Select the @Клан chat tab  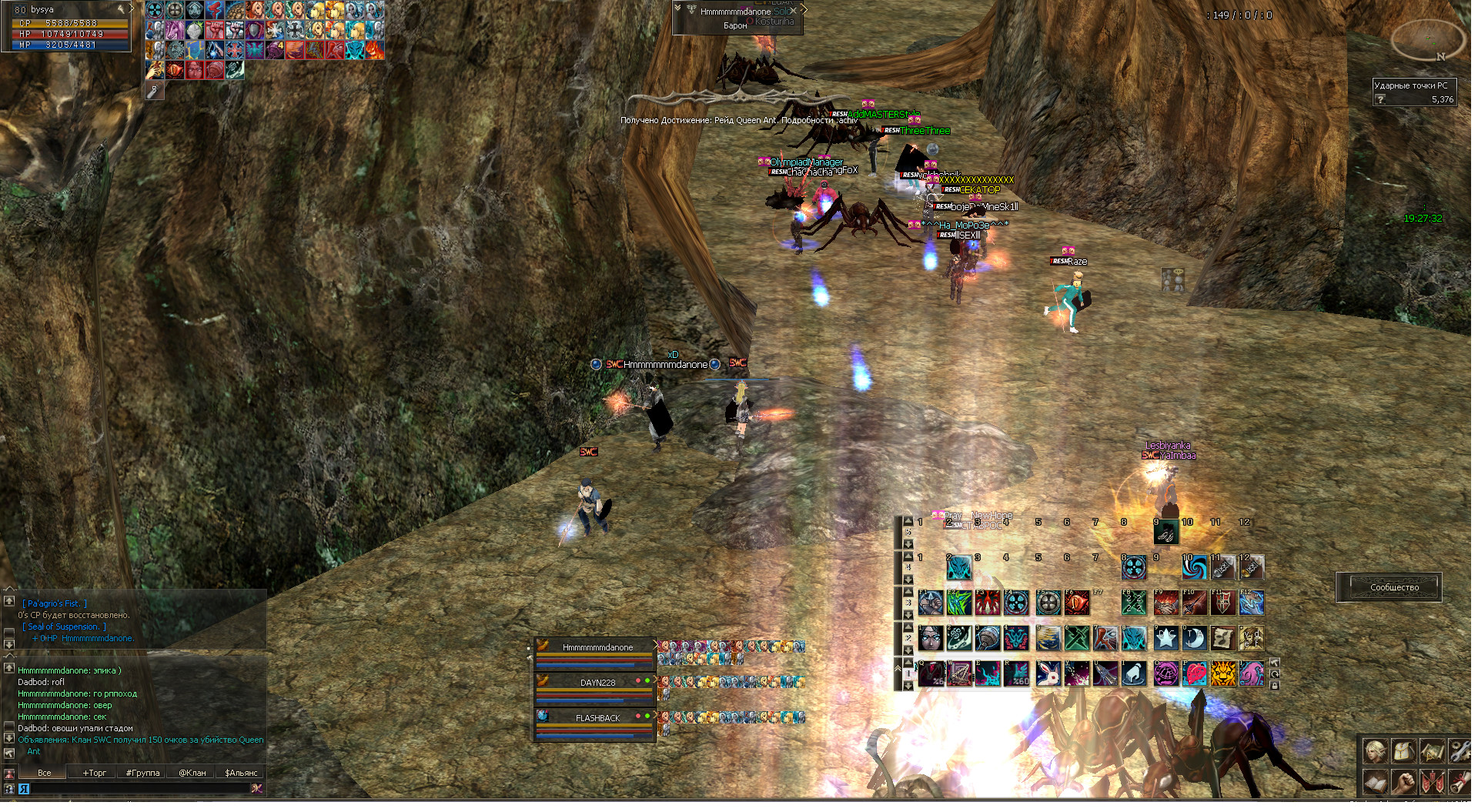click(x=192, y=773)
